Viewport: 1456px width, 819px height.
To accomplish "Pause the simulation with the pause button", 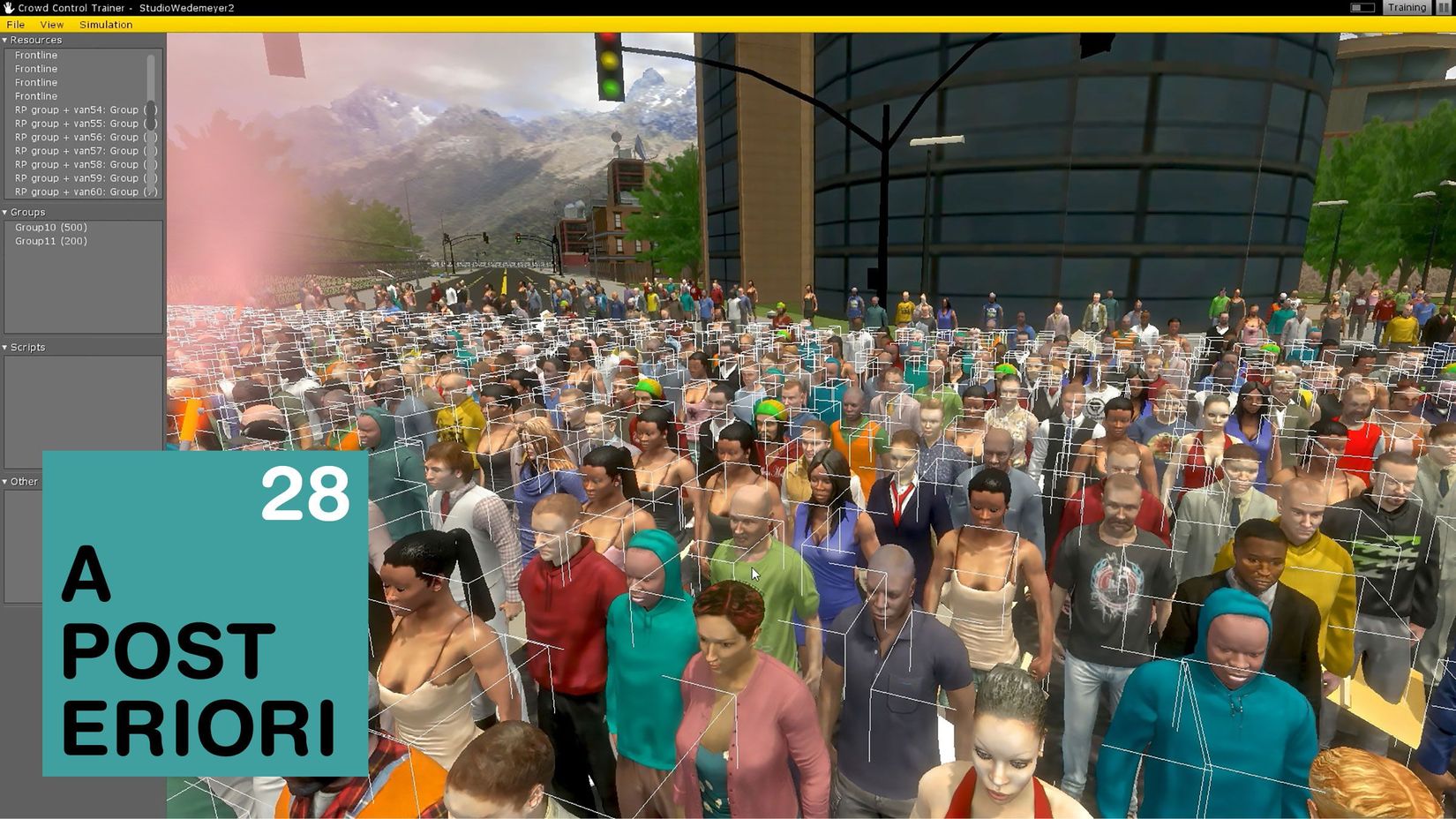I will click(1445, 8).
